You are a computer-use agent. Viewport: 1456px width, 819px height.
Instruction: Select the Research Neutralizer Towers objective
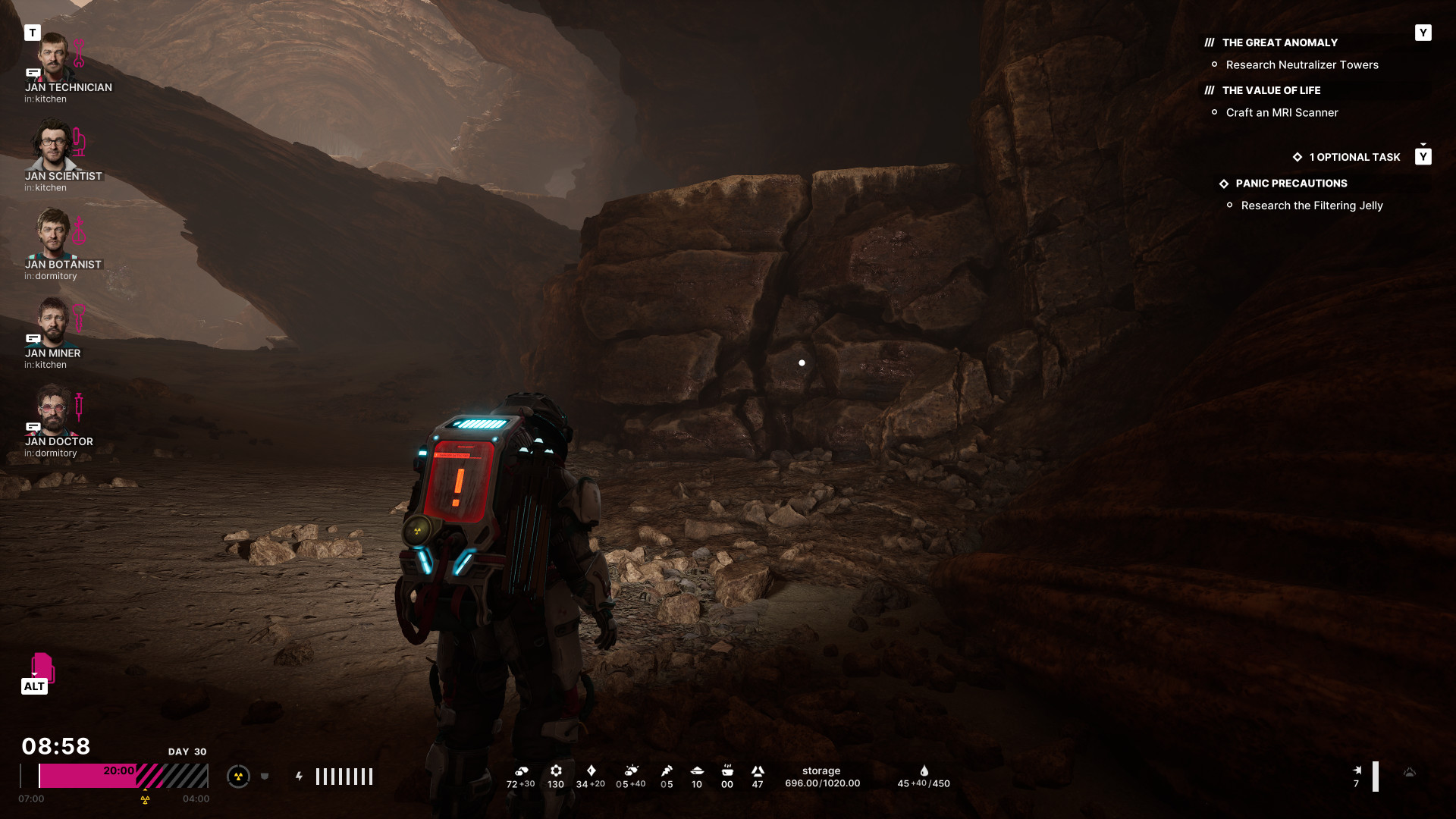(x=1301, y=65)
